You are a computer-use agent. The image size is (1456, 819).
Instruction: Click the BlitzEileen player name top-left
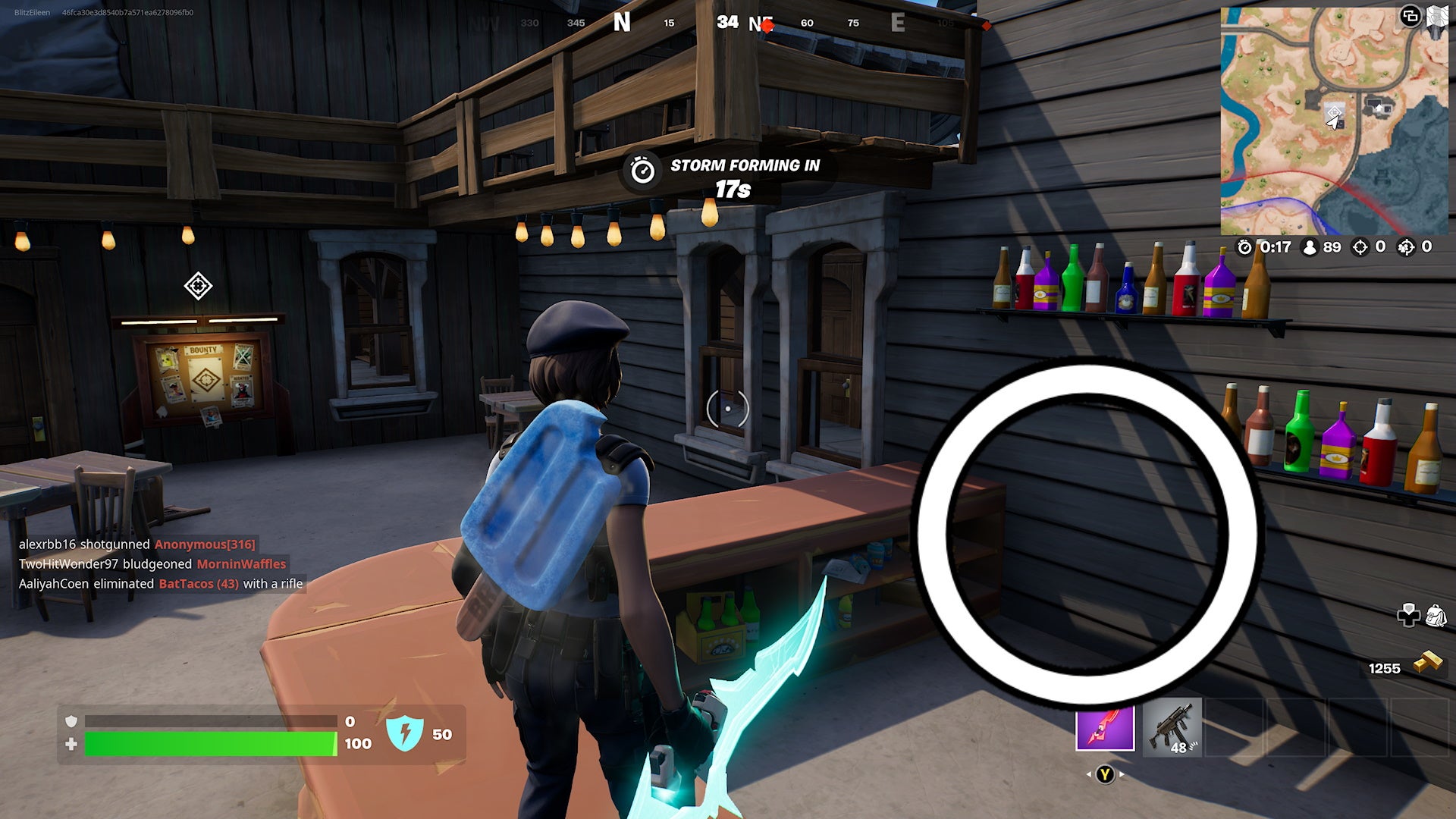pos(32,11)
